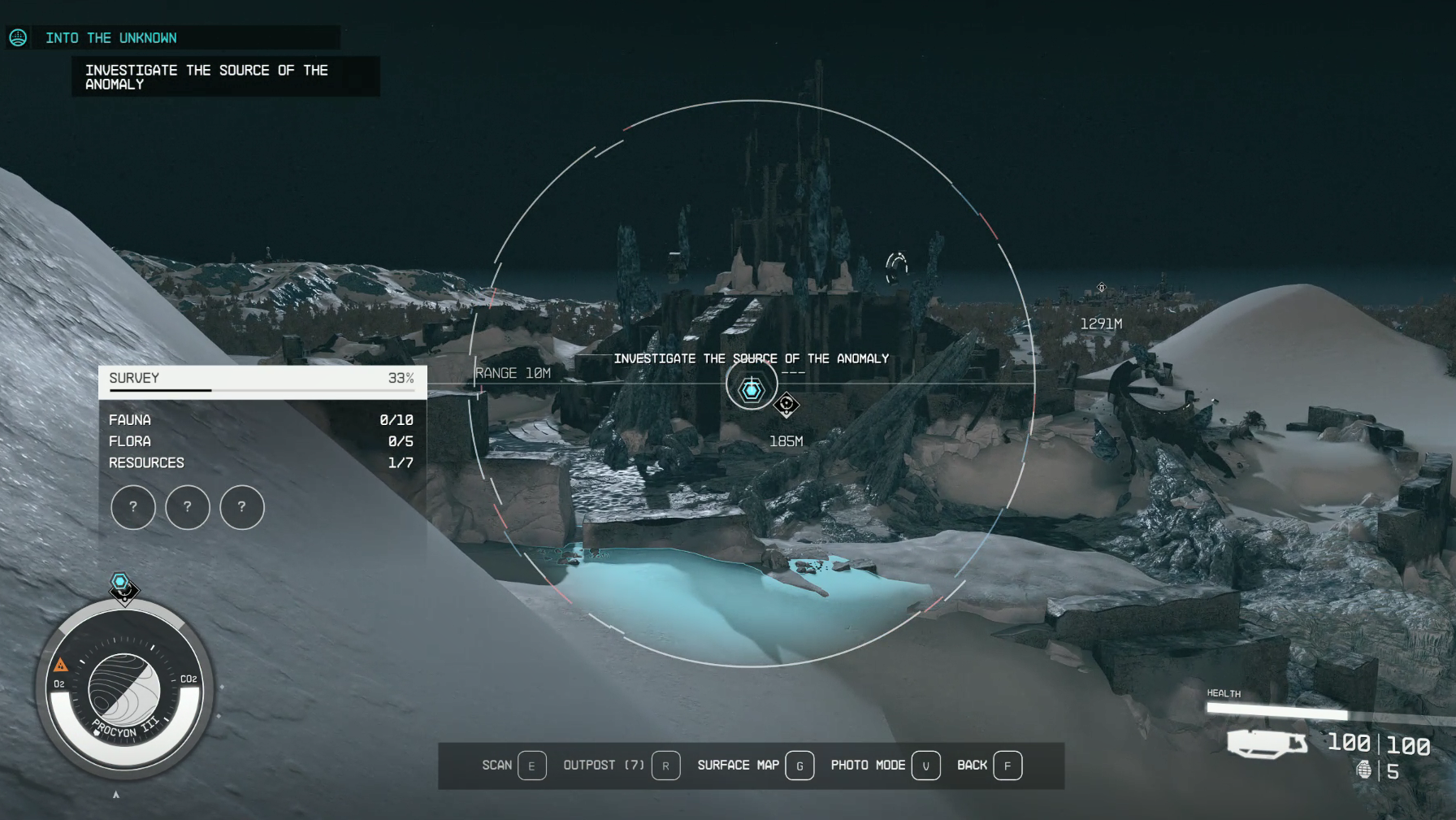Click the quest marker above the watch compass
The height and width of the screenshot is (820, 1456).
(121, 584)
